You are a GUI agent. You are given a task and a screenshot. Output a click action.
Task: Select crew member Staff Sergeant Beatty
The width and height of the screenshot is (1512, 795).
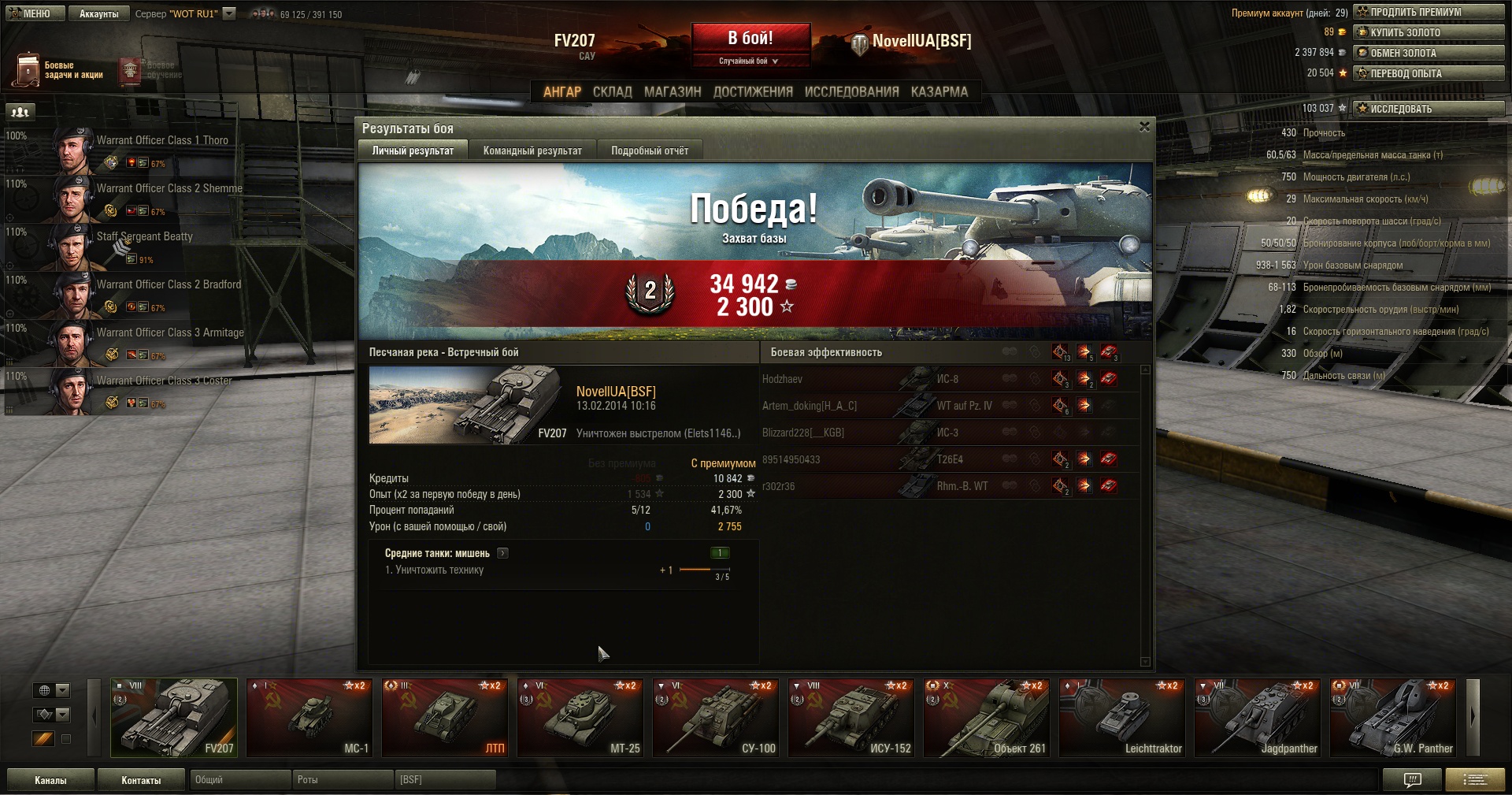[144, 236]
